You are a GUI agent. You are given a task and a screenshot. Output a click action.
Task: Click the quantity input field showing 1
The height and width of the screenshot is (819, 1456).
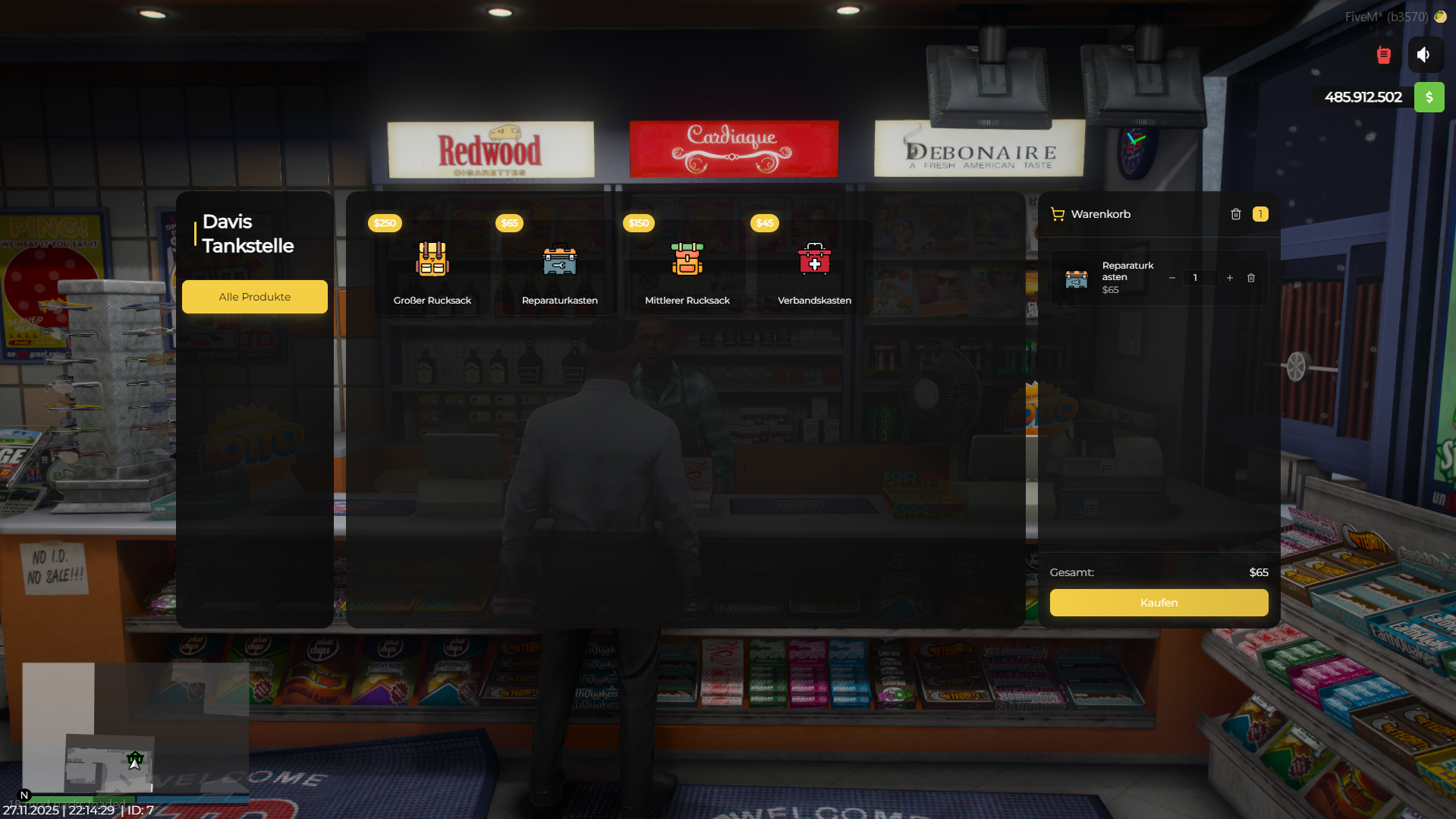pyautogui.click(x=1201, y=278)
